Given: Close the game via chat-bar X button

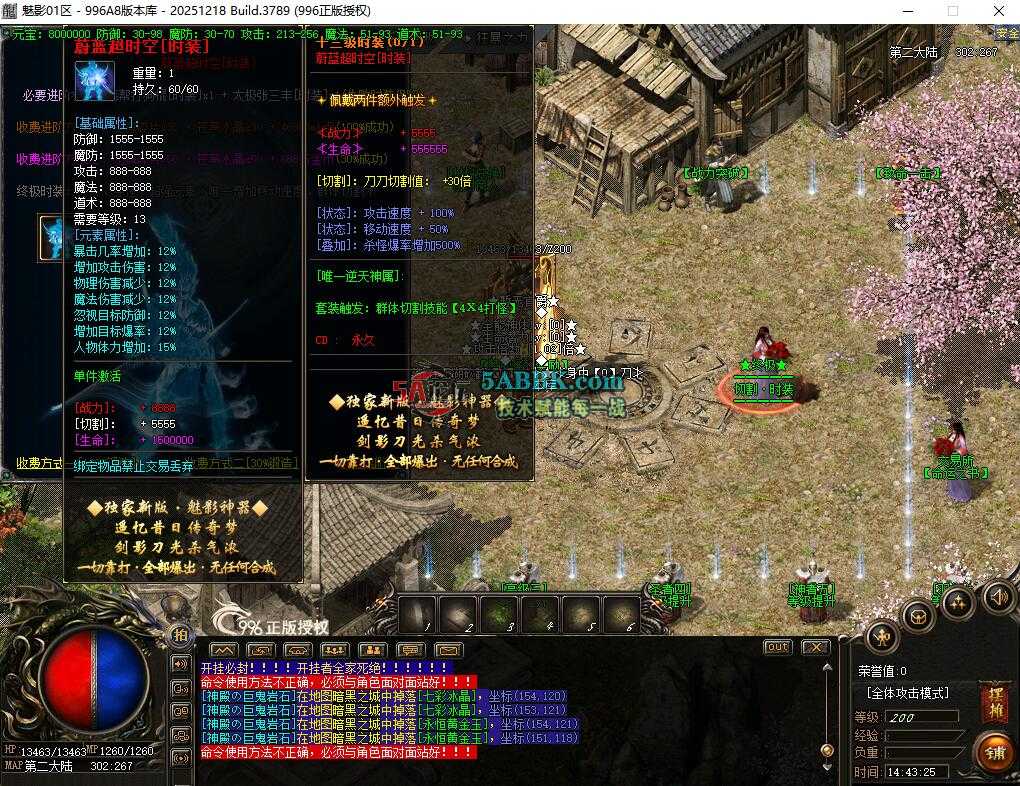Looking at the screenshot, I should click(815, 648).
